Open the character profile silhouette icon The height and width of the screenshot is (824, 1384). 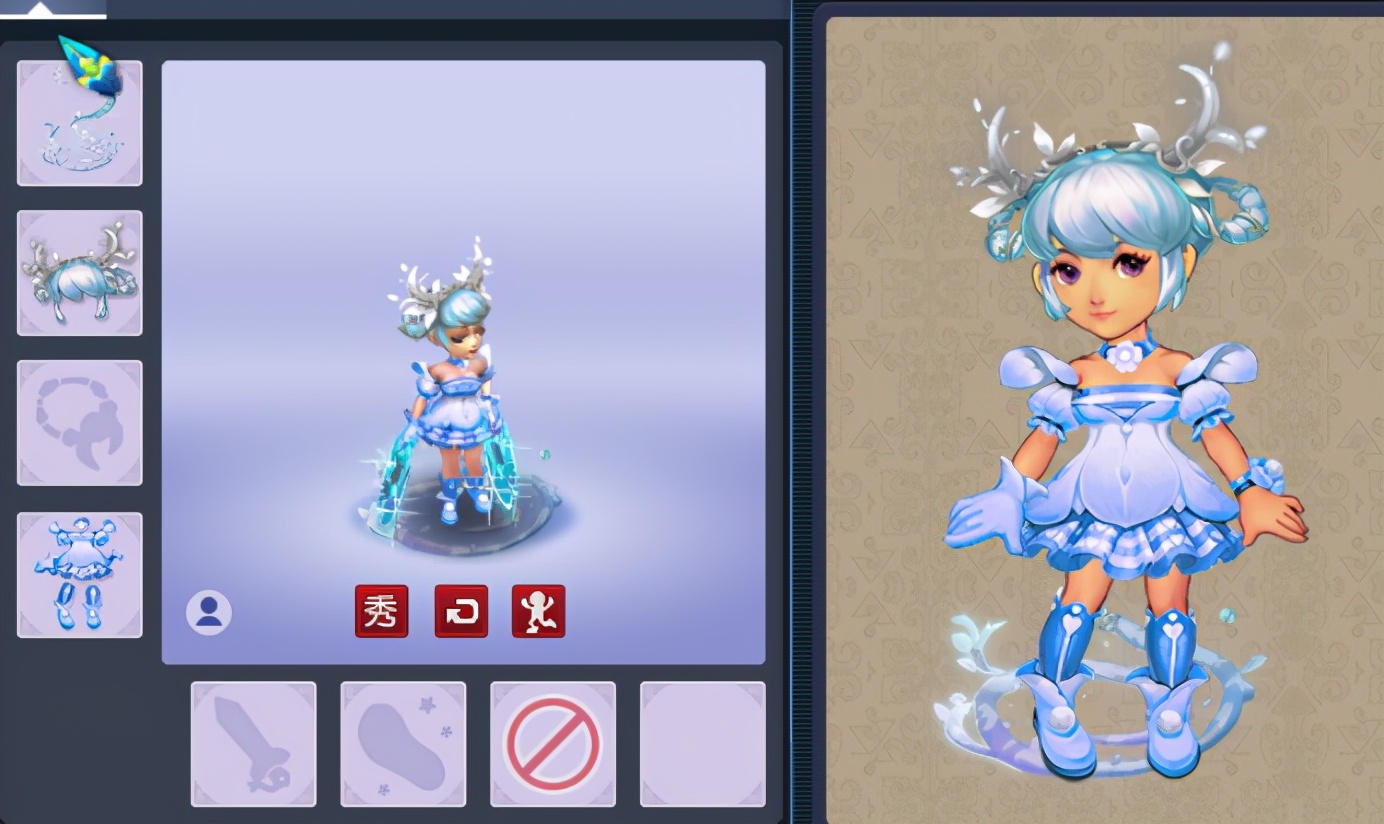pyautogui.click(x=210, y=611)
